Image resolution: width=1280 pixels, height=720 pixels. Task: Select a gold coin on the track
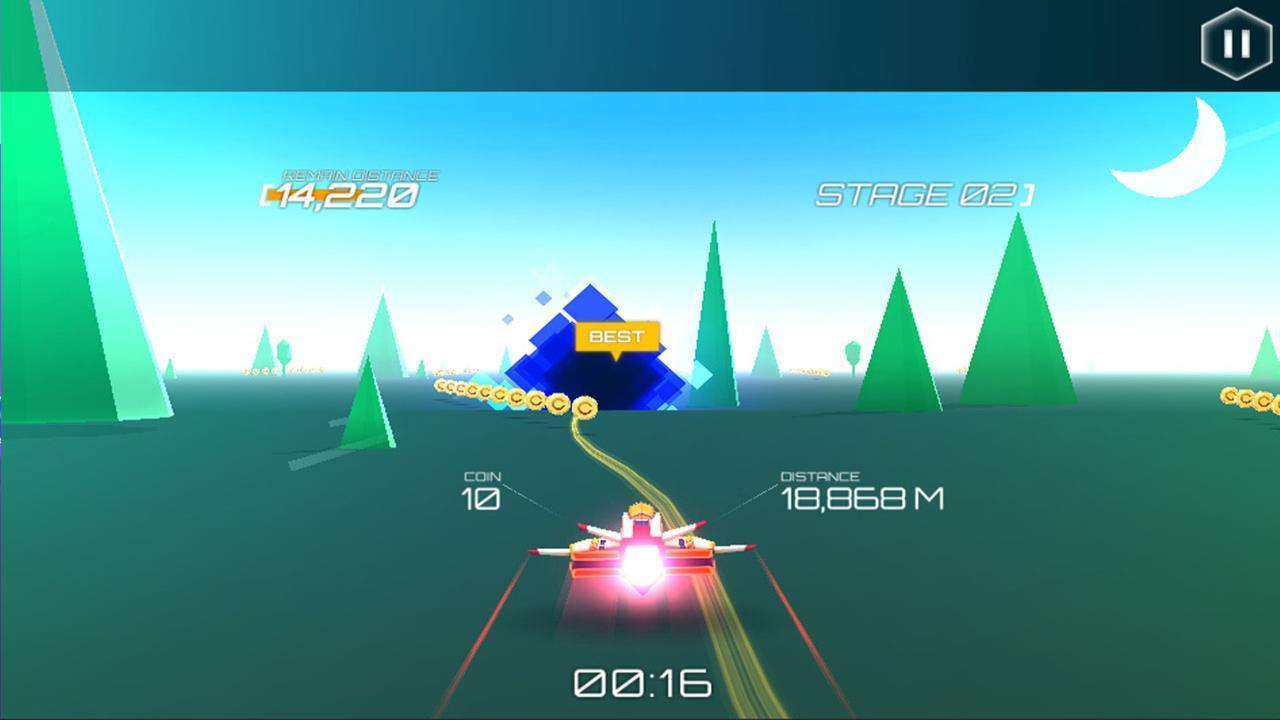(583, 409)
